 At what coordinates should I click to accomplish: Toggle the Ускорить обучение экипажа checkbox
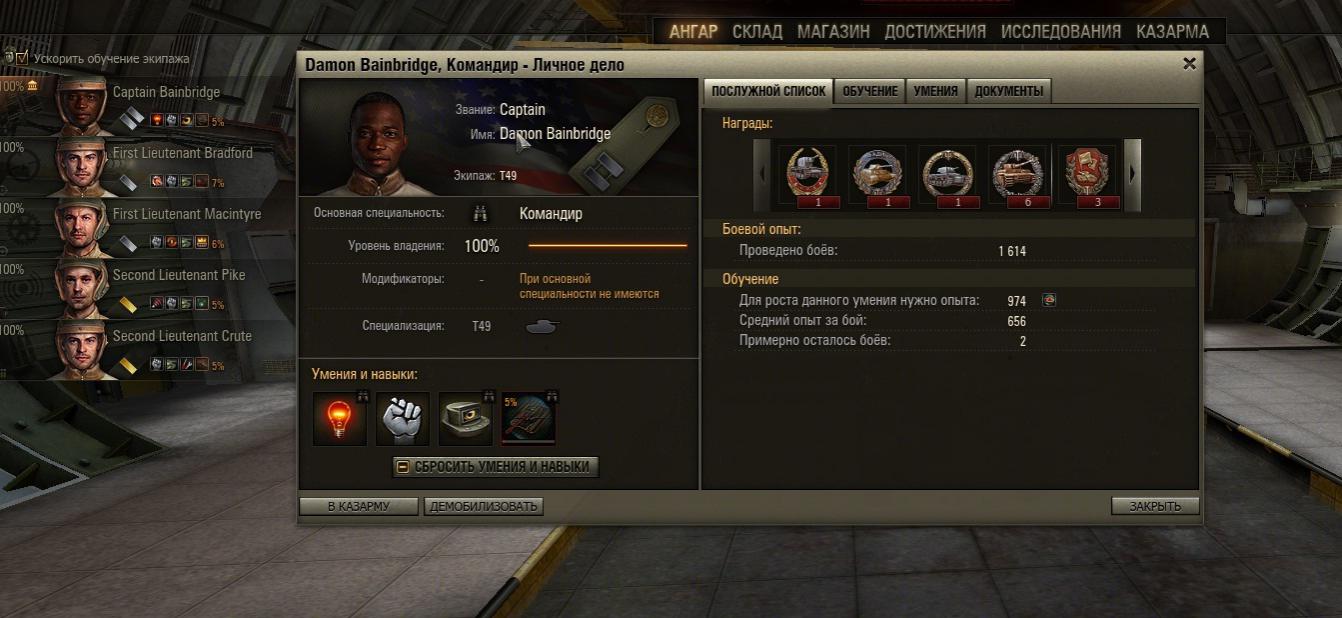click(22, 58)
